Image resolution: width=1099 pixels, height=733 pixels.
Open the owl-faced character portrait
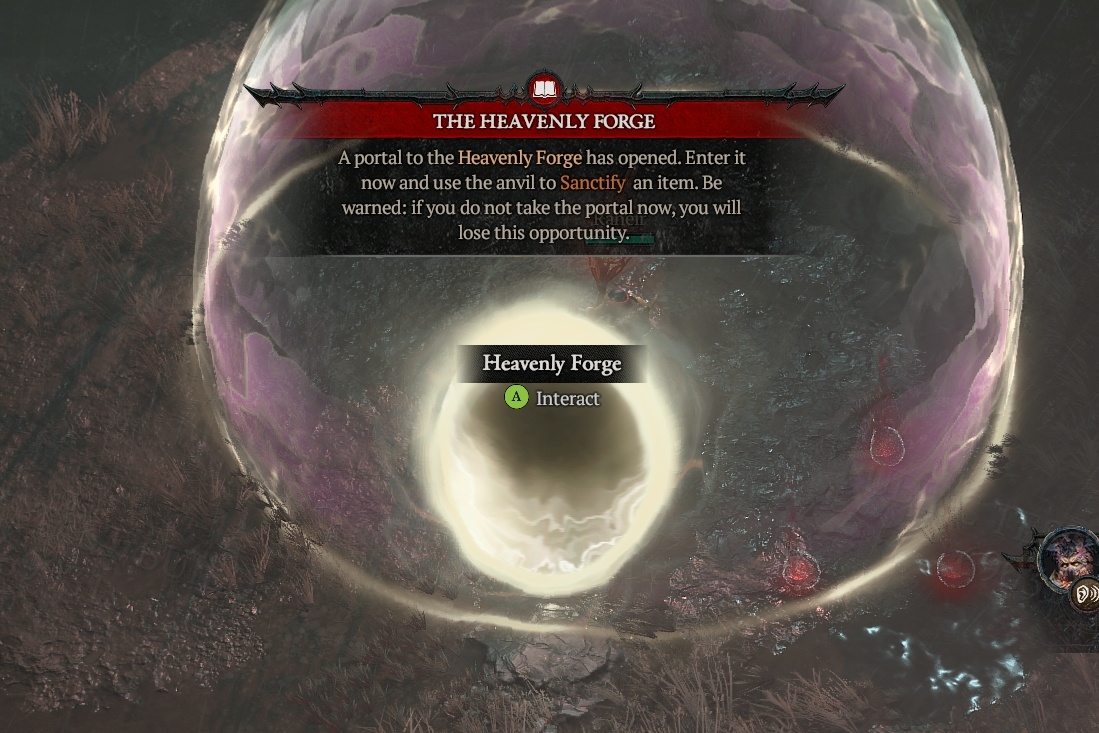[1066, 556]
